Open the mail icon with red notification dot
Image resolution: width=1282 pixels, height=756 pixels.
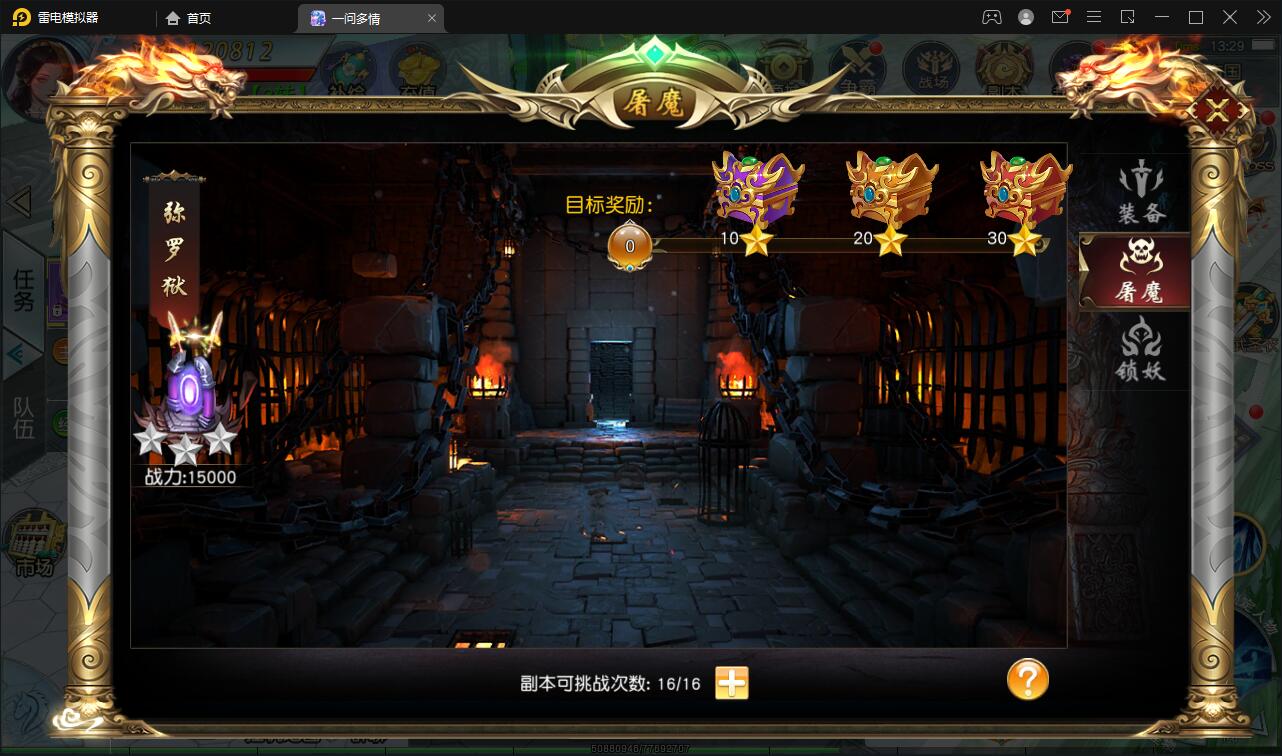tap(1060, 17)
